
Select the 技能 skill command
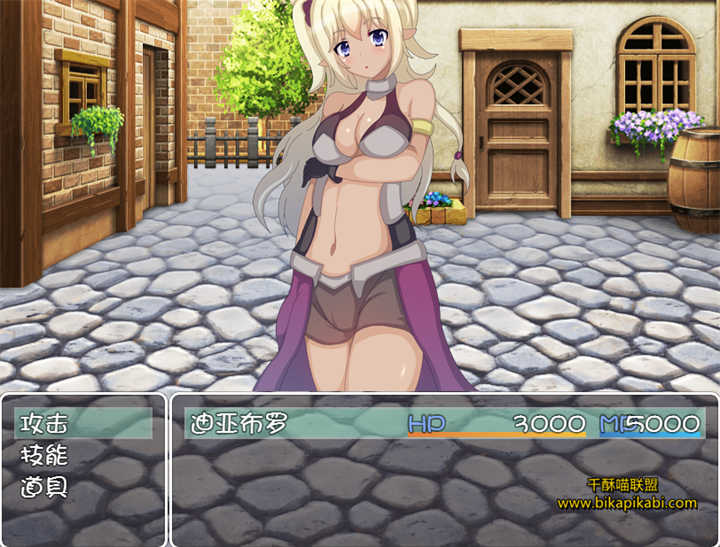(x=45, y=456)
